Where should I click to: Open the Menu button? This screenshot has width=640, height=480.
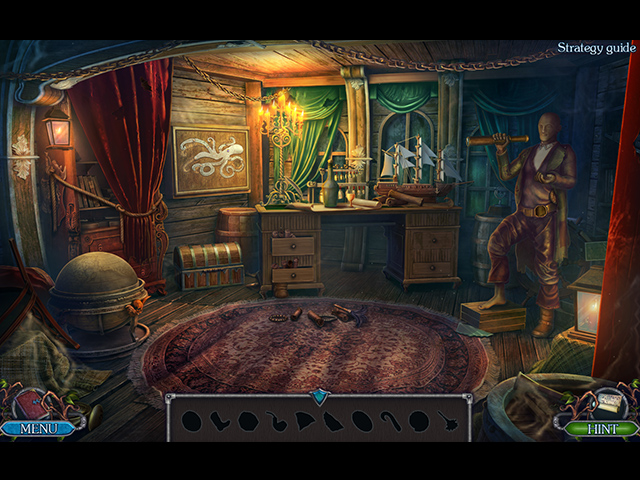(x=38, y=429)
